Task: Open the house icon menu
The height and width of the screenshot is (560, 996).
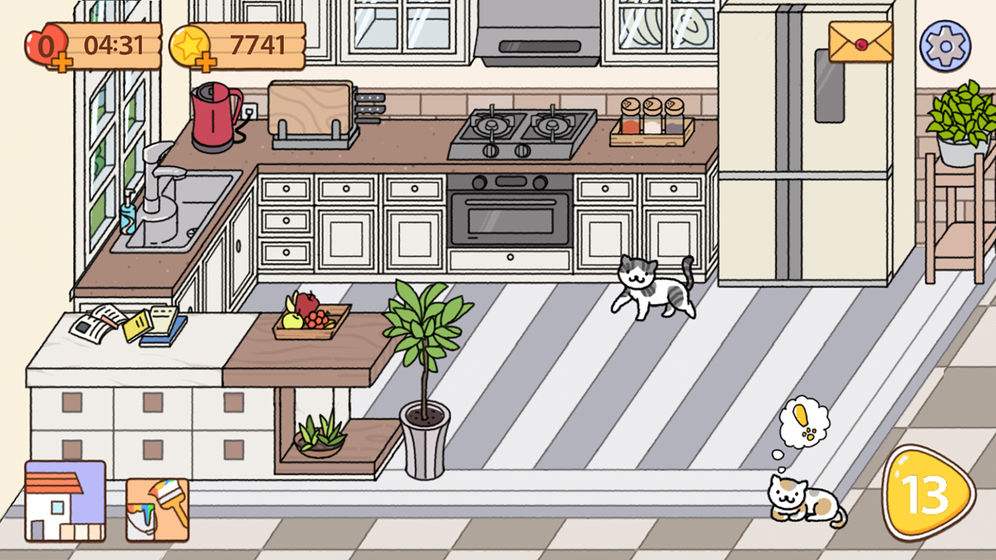Action: coord(65,501)
